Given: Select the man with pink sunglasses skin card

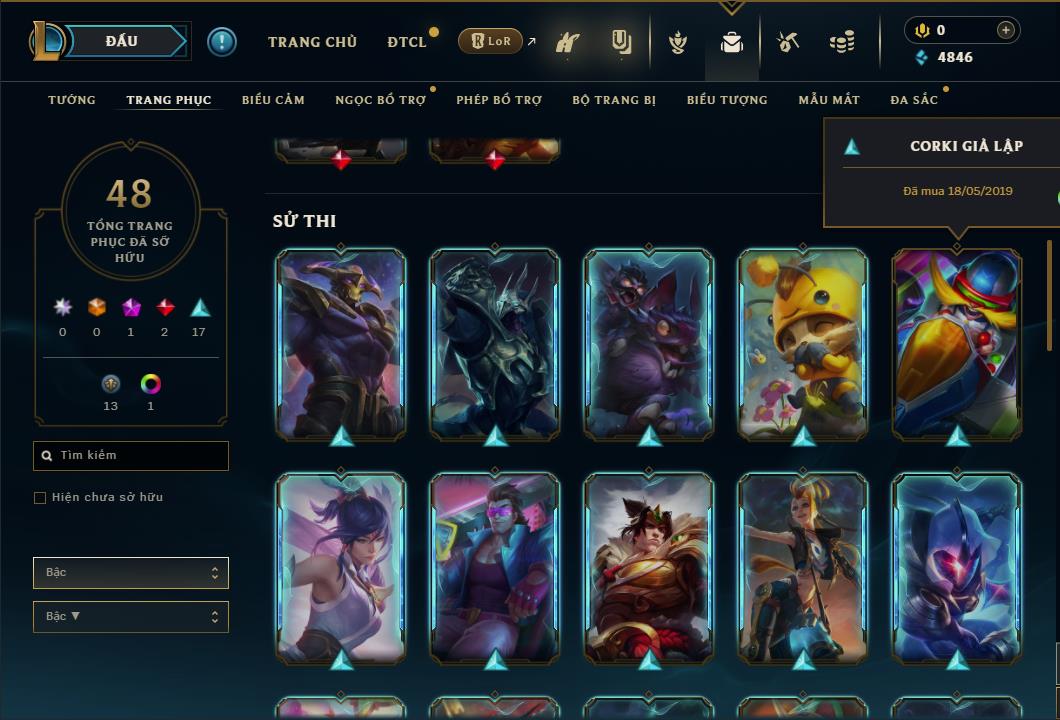Looking at the screenshot, I should pyautogui.click(x=494, y=567).
